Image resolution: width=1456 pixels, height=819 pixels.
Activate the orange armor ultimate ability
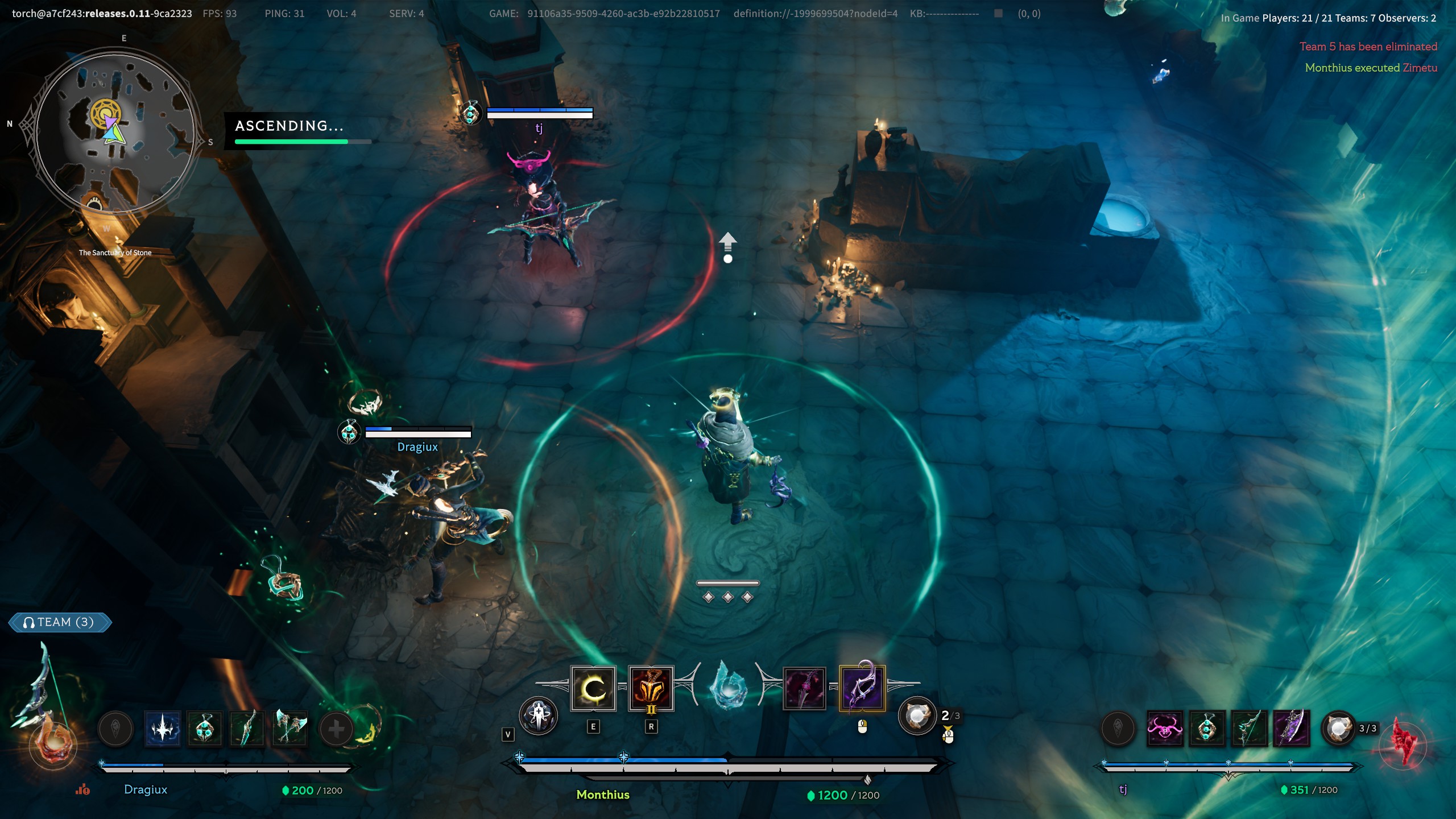(651, 689)
